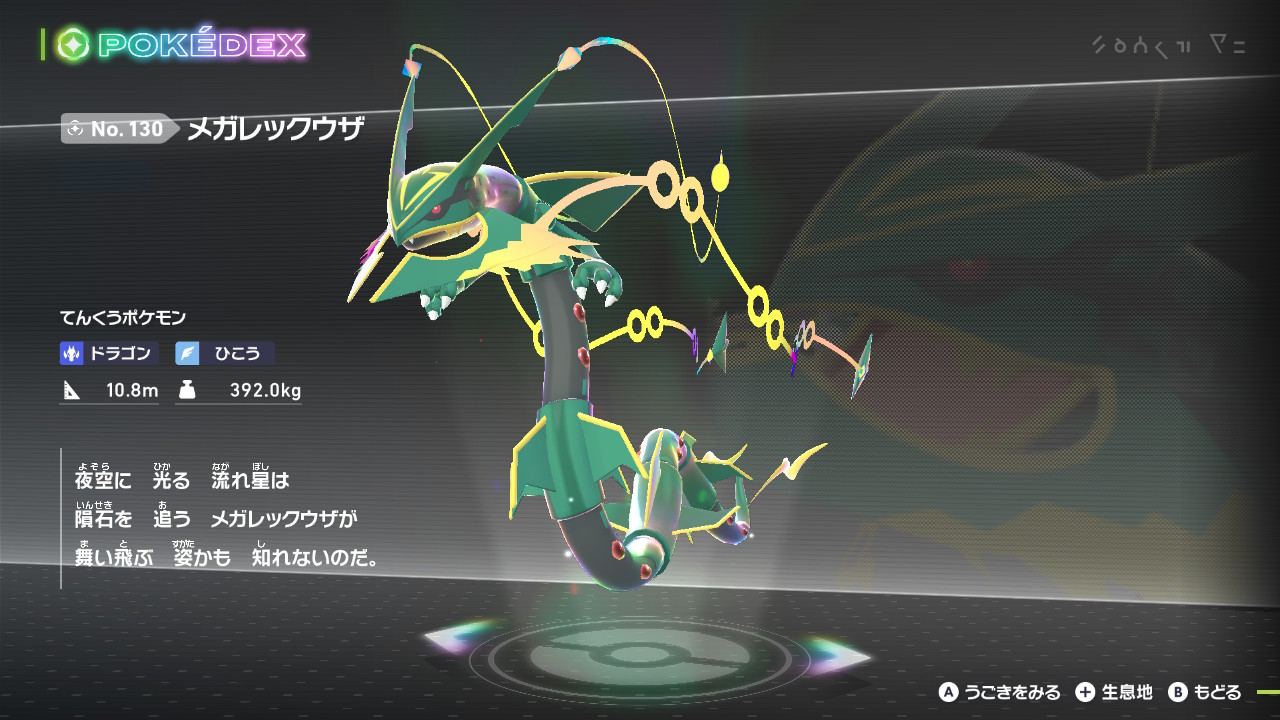Viewport: 1280px width, 720px height.
Task: Select the ドラゴン type badge
Action: [109, 353]
